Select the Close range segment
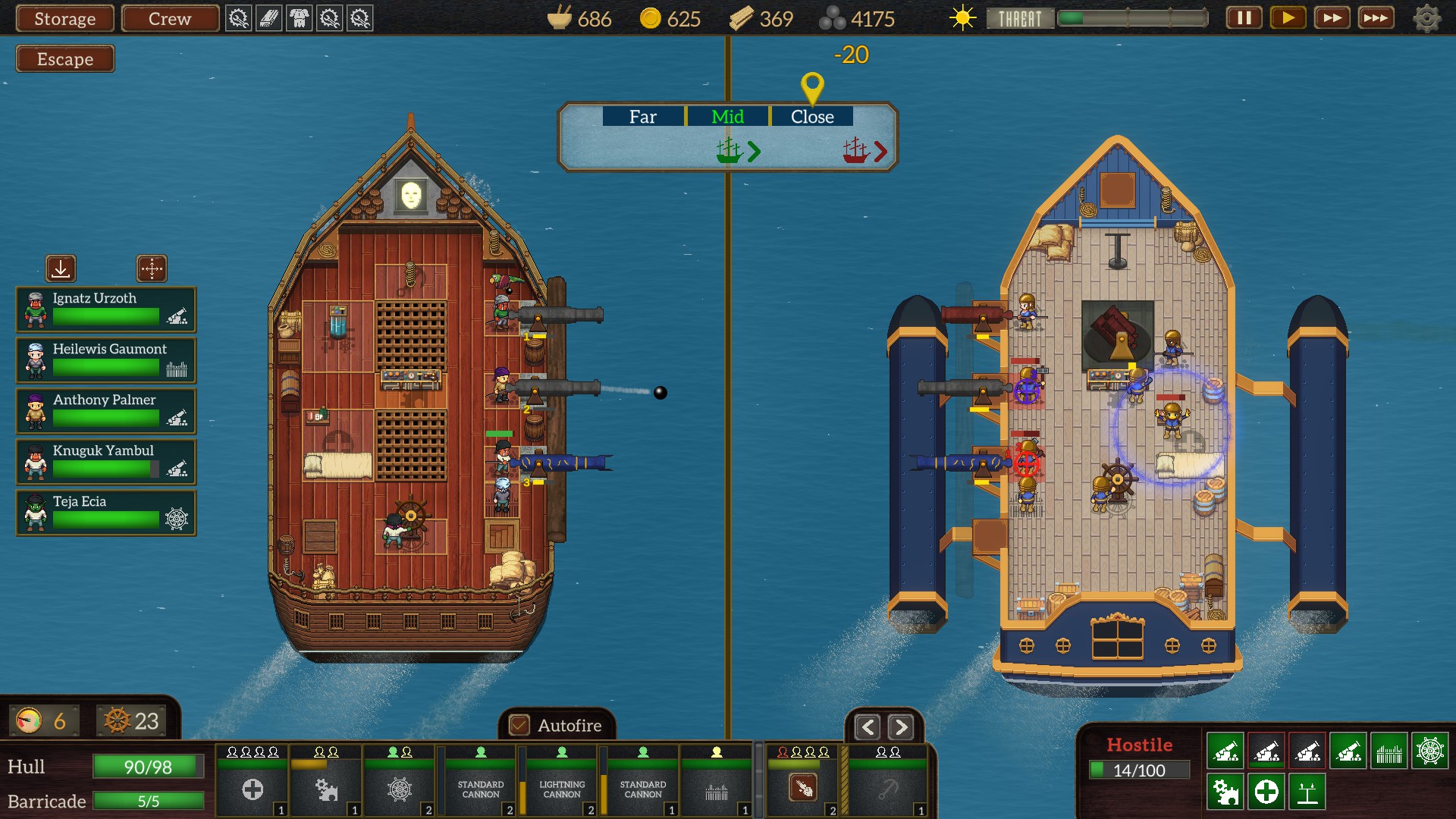Image resolution: width=1456 pixels, height=819 pixels. pyautogui.click(x=811, y=117)
